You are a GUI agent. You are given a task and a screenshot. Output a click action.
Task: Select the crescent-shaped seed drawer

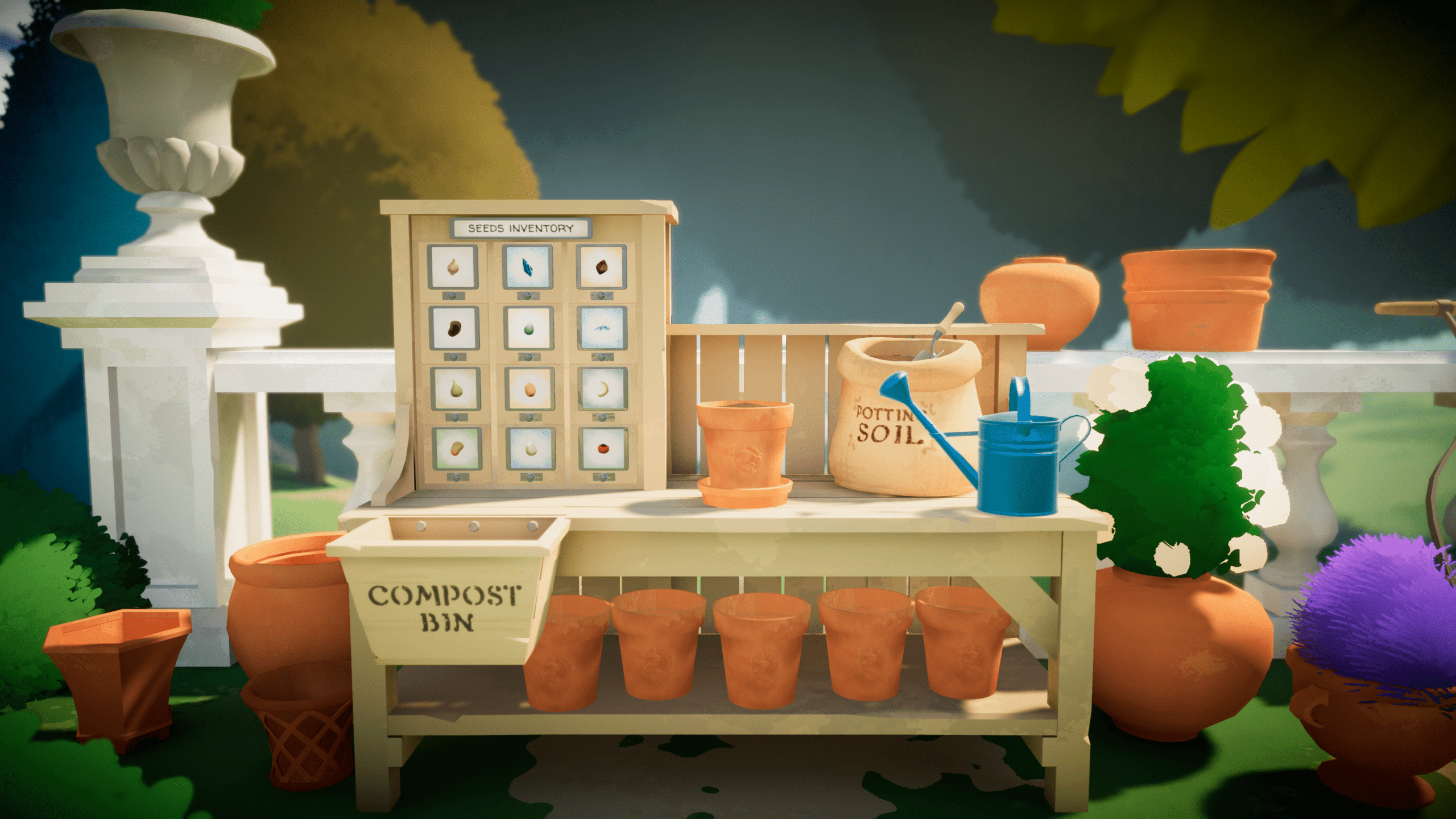pos(603,389)
